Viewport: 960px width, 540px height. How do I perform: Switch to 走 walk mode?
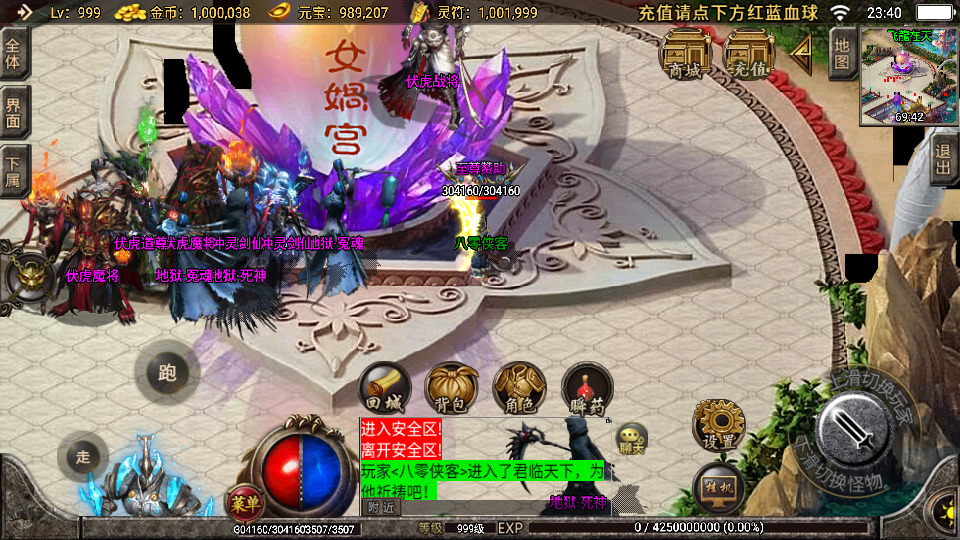point(84,457)
